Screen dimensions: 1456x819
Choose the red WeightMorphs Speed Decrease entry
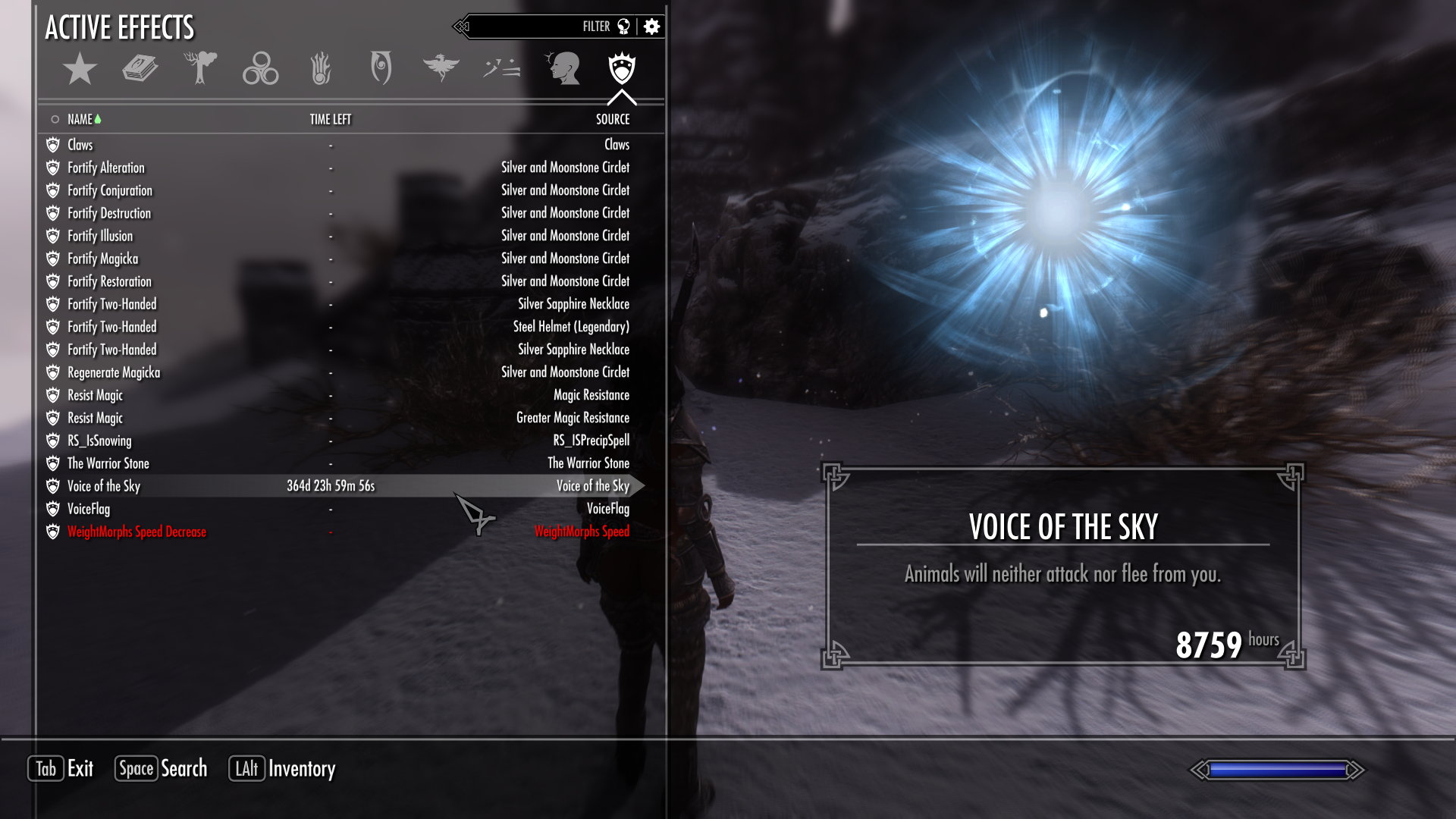click(136, 532)
